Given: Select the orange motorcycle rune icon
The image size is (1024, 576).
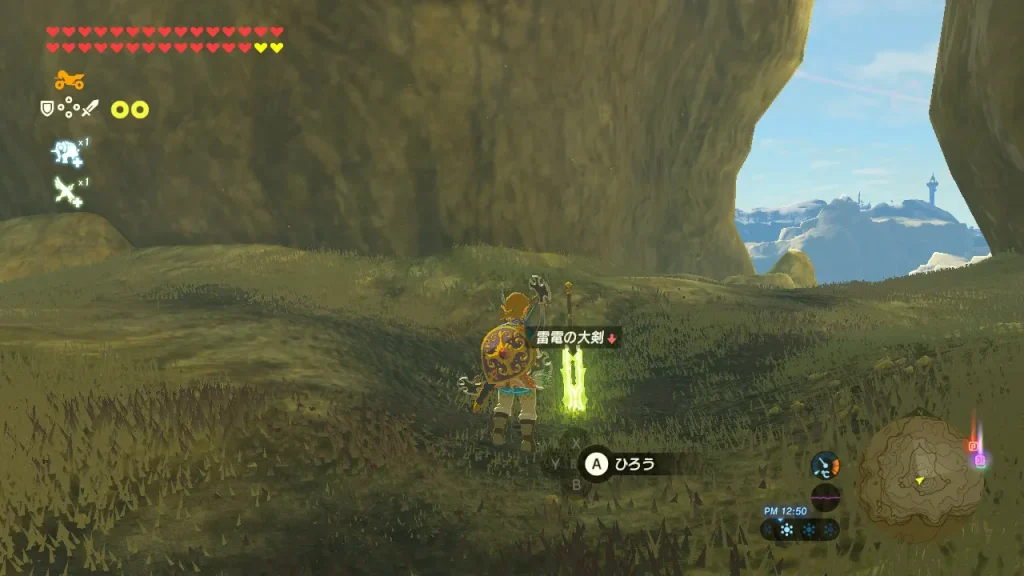Looking at the screenshot, I should (x=69, y=80).
